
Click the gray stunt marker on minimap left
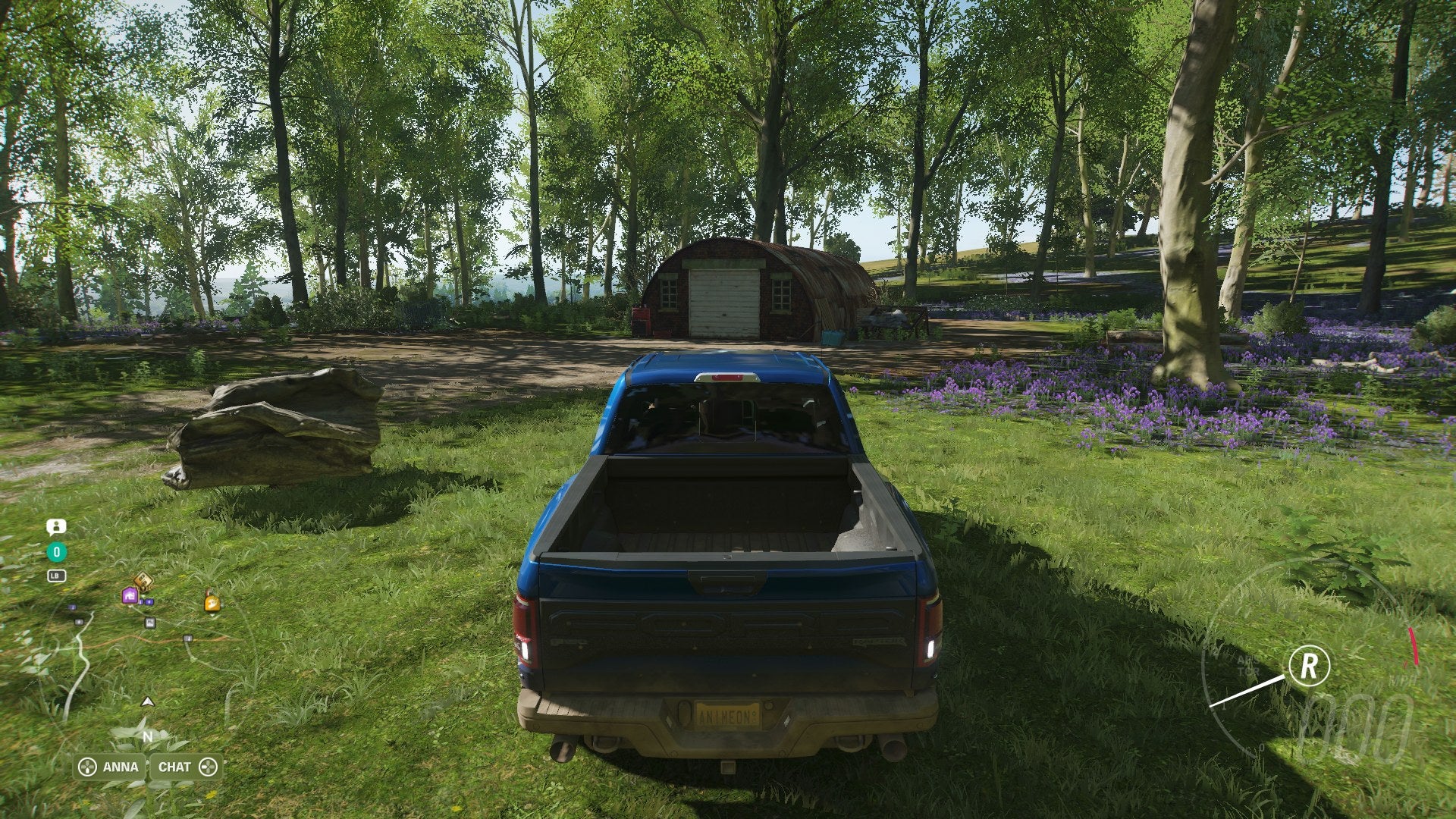tap(80, 623)
